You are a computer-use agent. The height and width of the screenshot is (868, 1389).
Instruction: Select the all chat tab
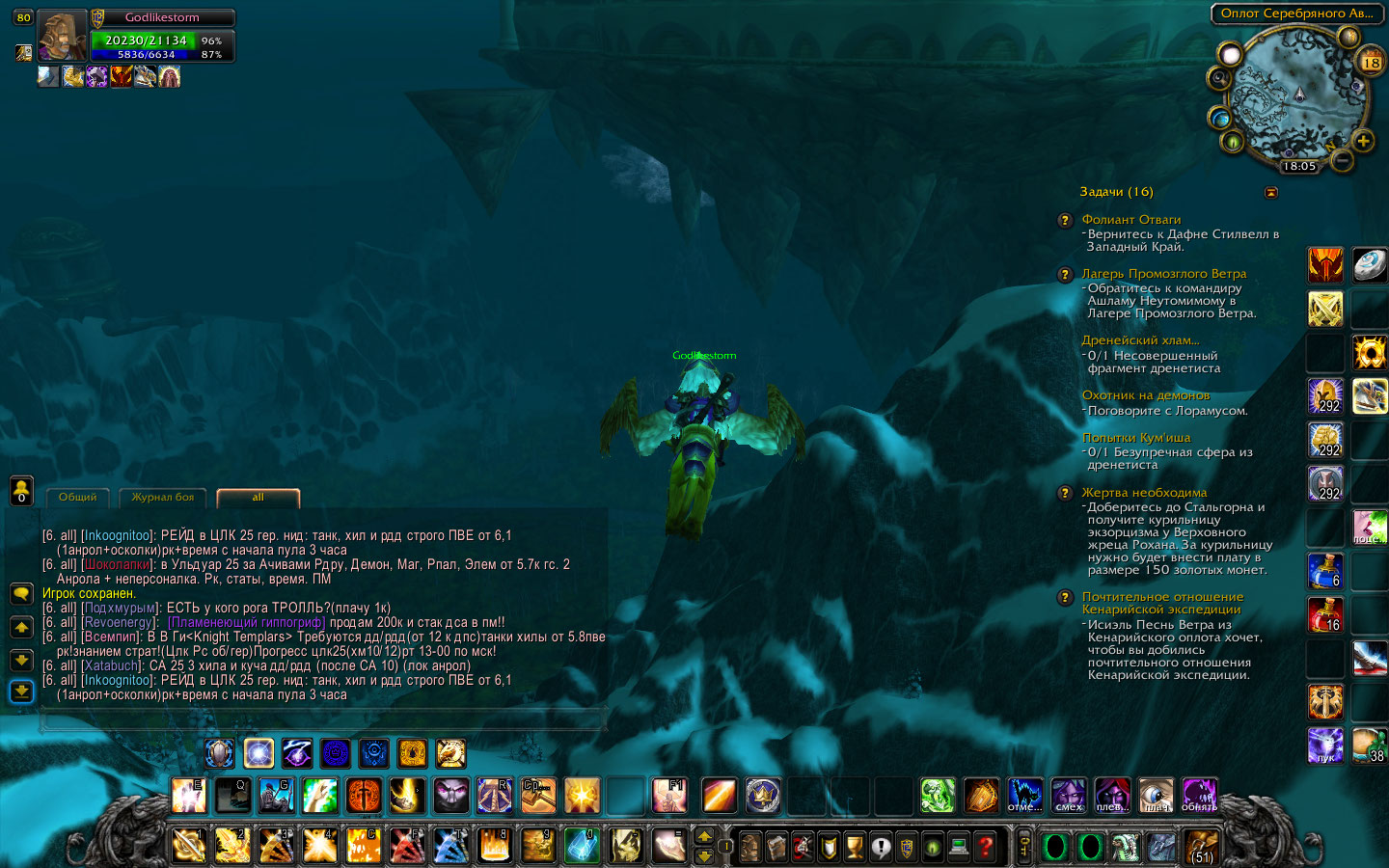(x=258, y=498)
